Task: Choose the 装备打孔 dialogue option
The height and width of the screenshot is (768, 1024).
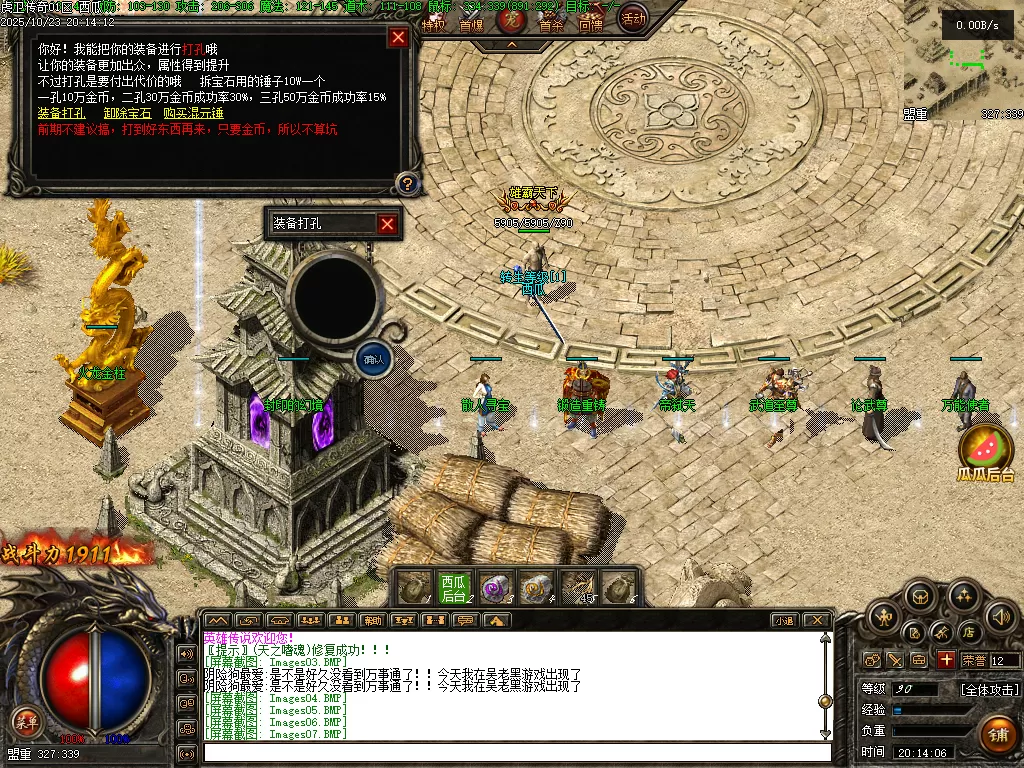Action: pos(61,113)
